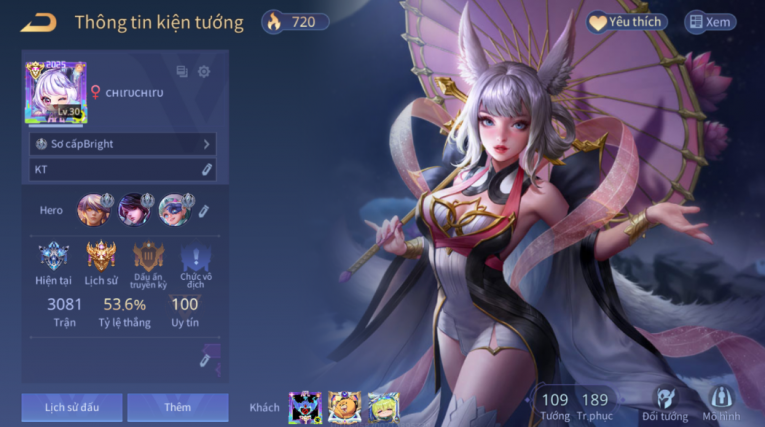Viewport: 765px width, 427px height.
Task: Open the Dấu ấn truyền kỳ badge
Action: click(x=148, y=258)
